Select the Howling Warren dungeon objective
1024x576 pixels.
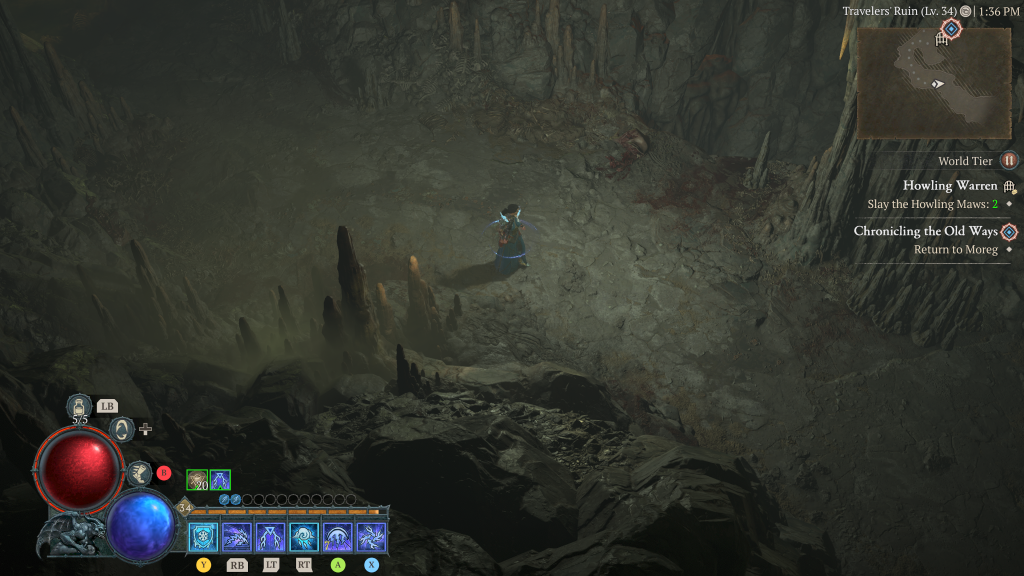coord(950,185)
